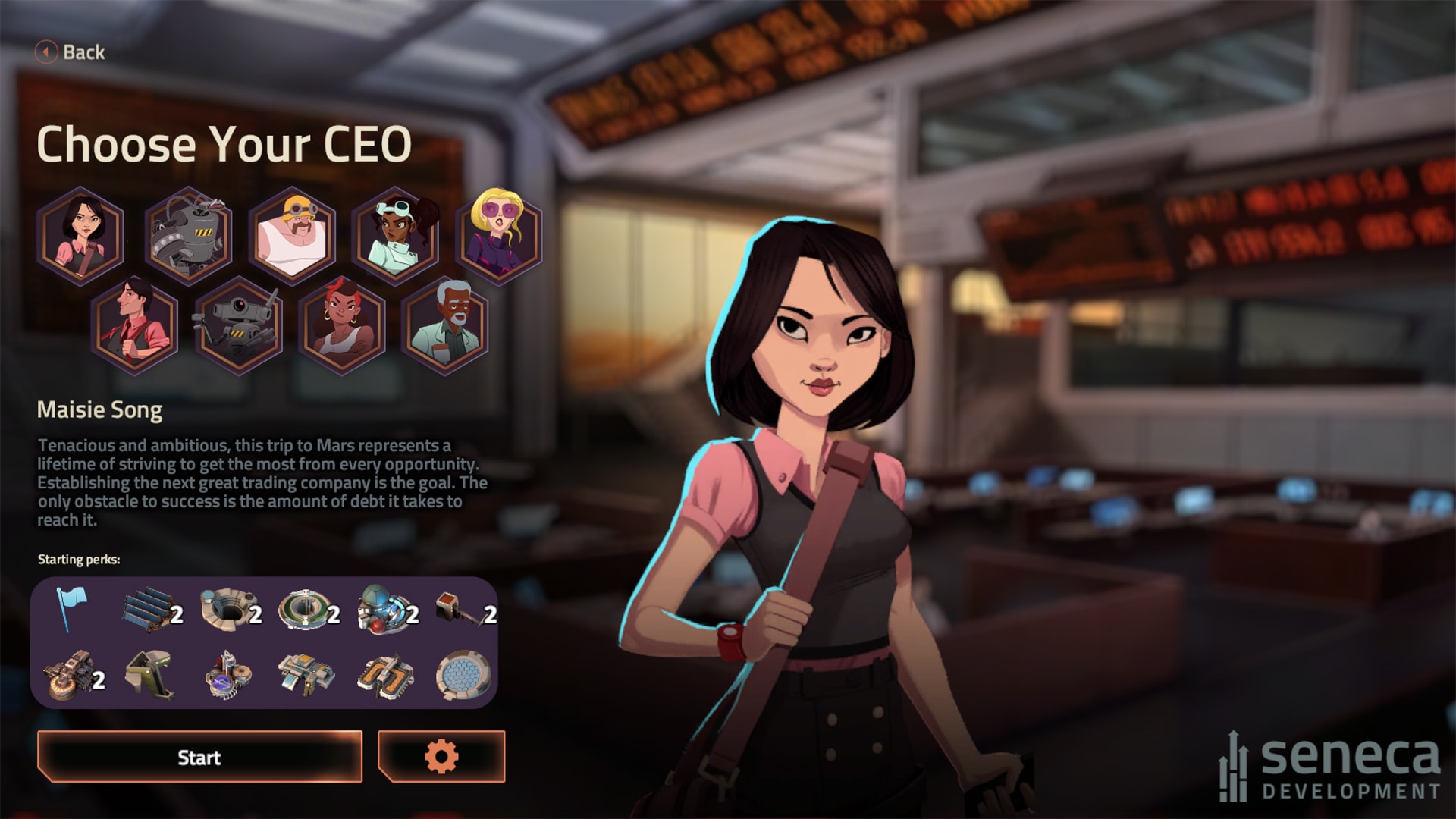Click the blue flag starting perk

tap(71, 609)
